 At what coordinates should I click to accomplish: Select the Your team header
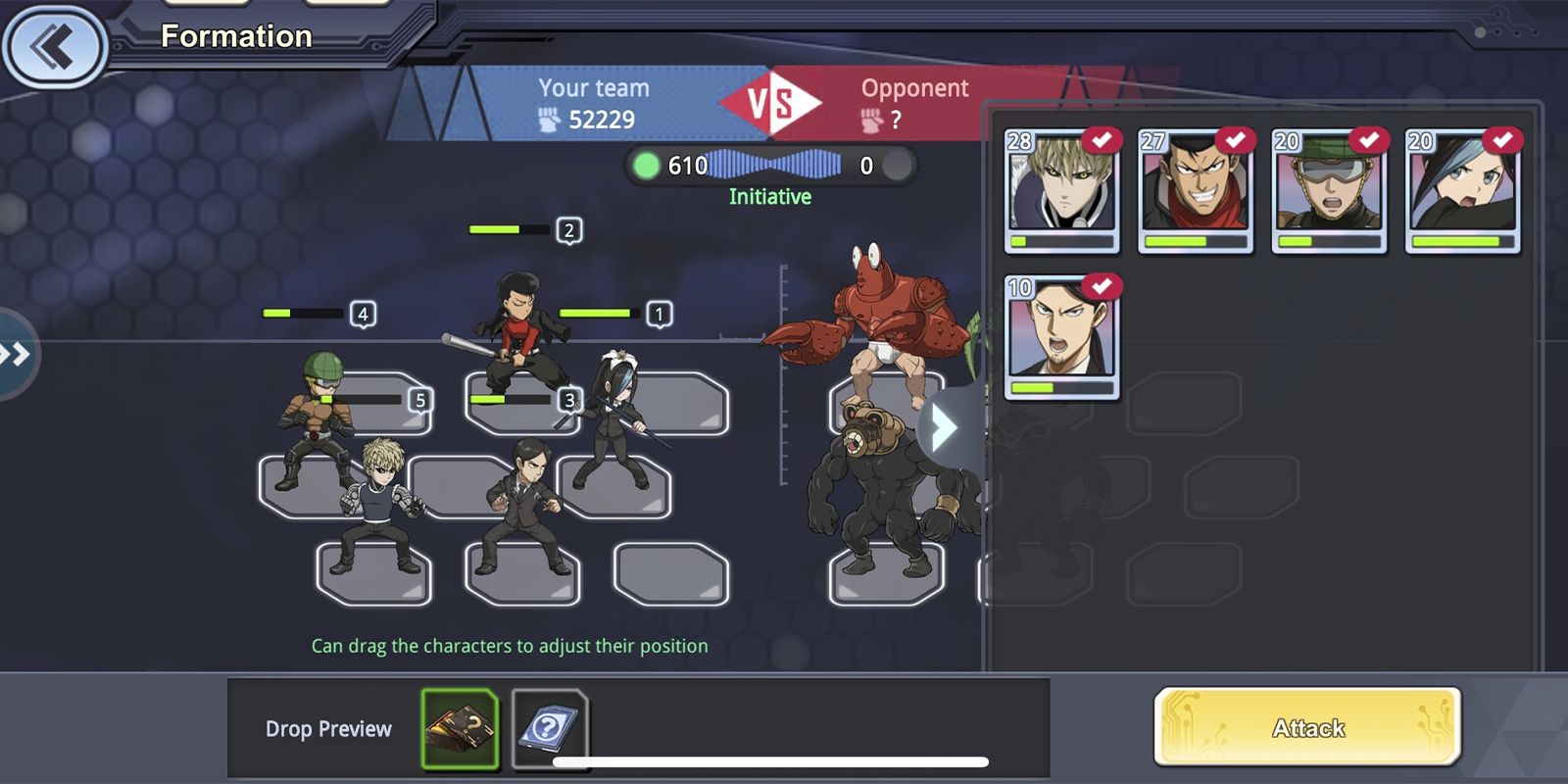[x=593, y=88]
